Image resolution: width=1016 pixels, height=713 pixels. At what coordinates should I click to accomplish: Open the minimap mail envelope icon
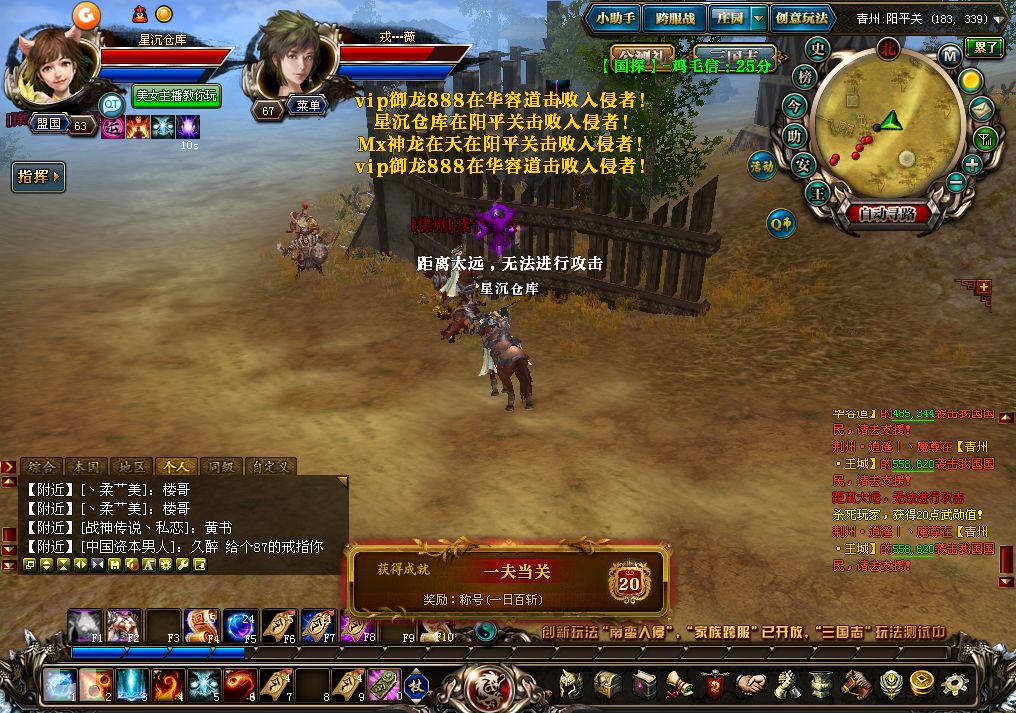click(982, 109)
